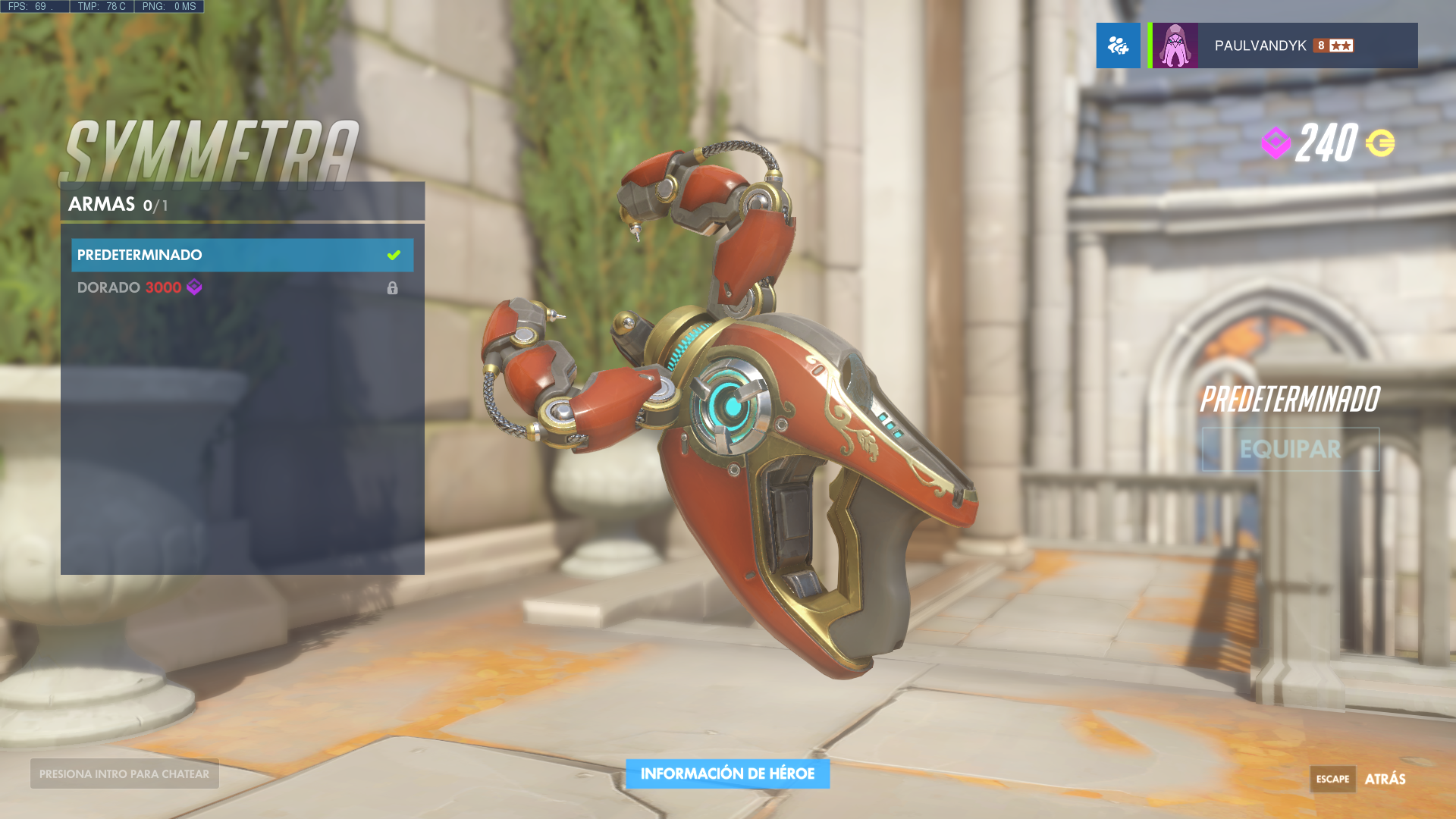1456x819 pixels.
Task: Toggle the equipped checkmark on PREDETERMINADO
Action: (x=393, y=255)
